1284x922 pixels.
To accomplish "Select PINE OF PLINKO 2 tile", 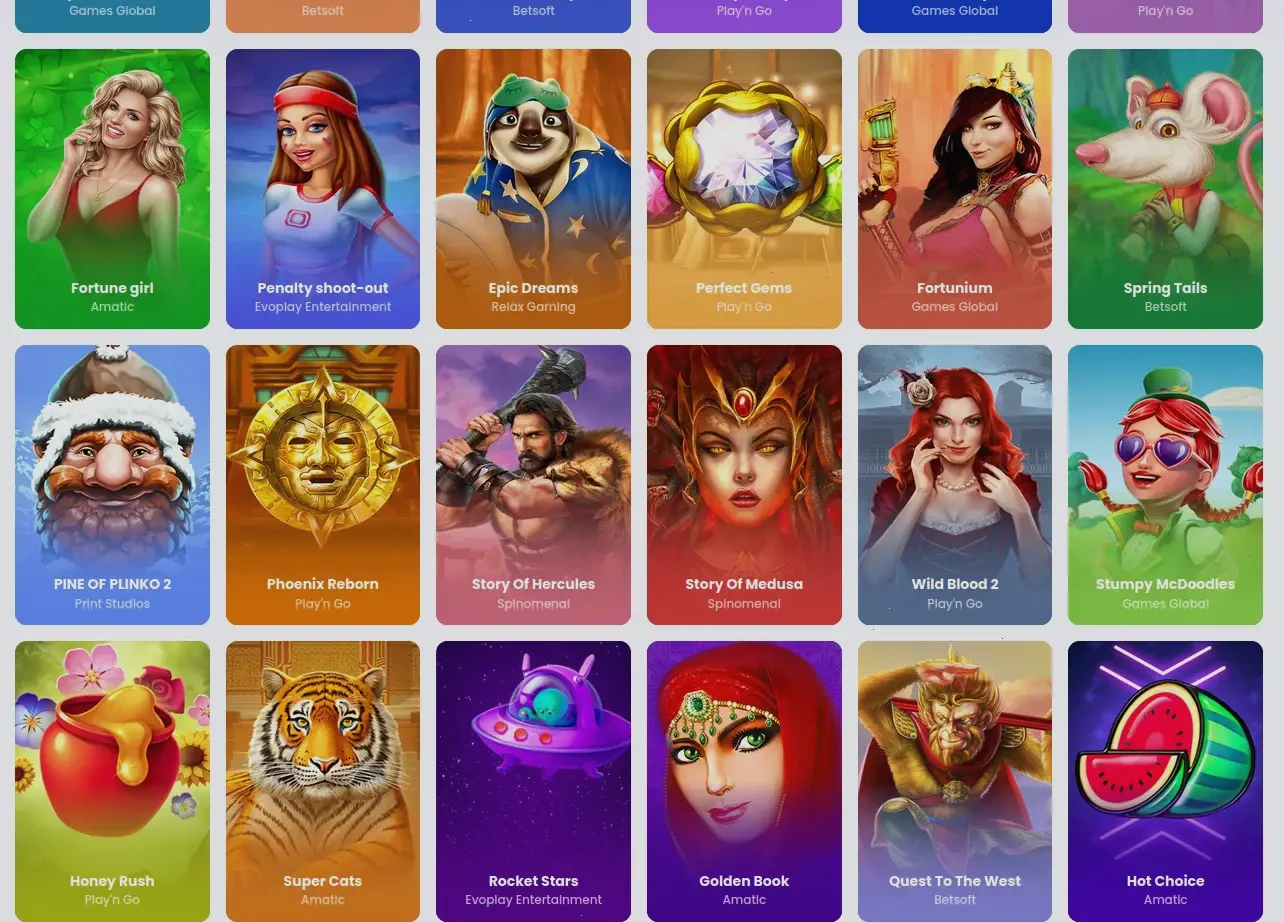I will coord(112,485).
